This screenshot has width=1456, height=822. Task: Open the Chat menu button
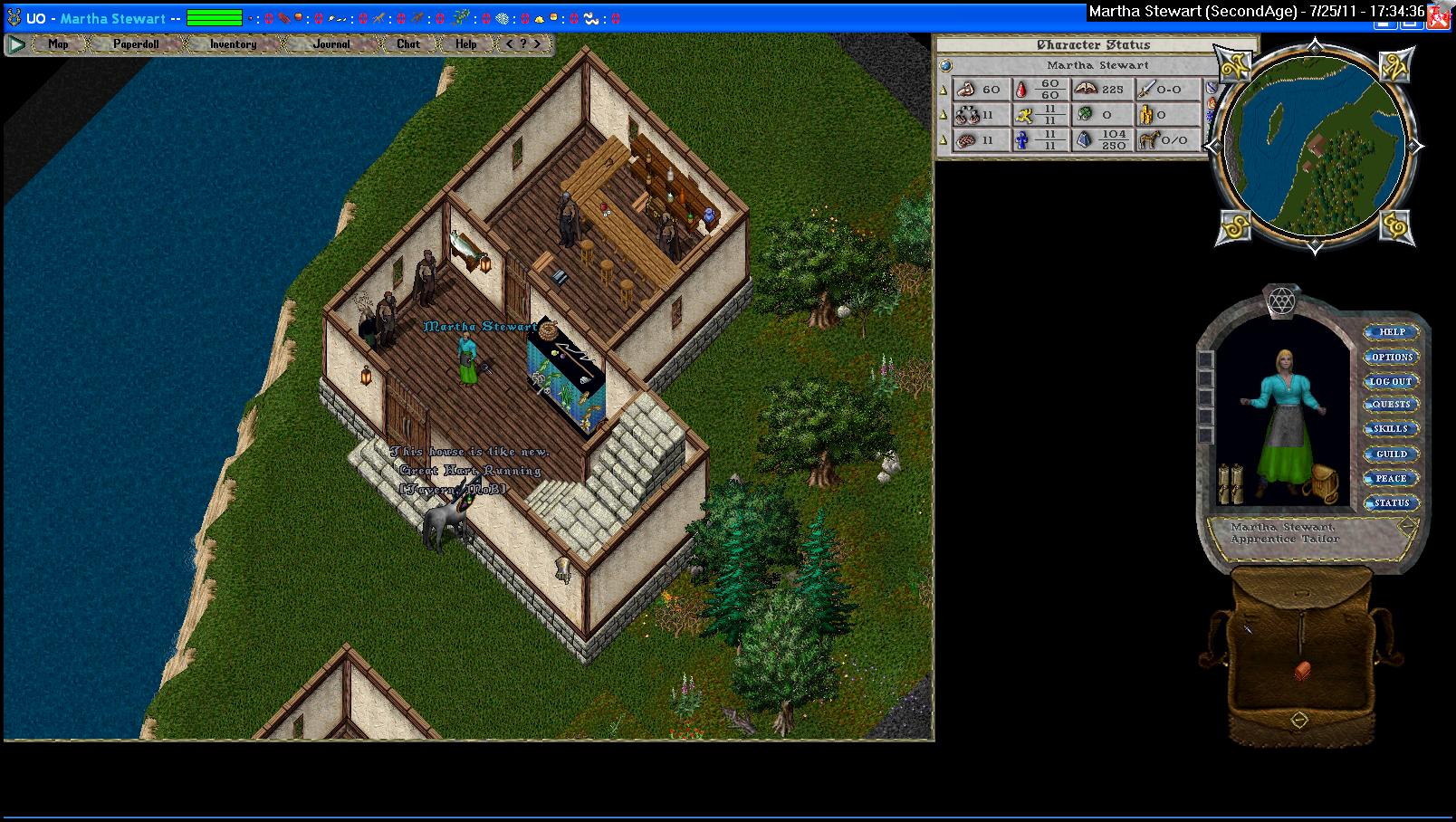[x=408, y=43]
